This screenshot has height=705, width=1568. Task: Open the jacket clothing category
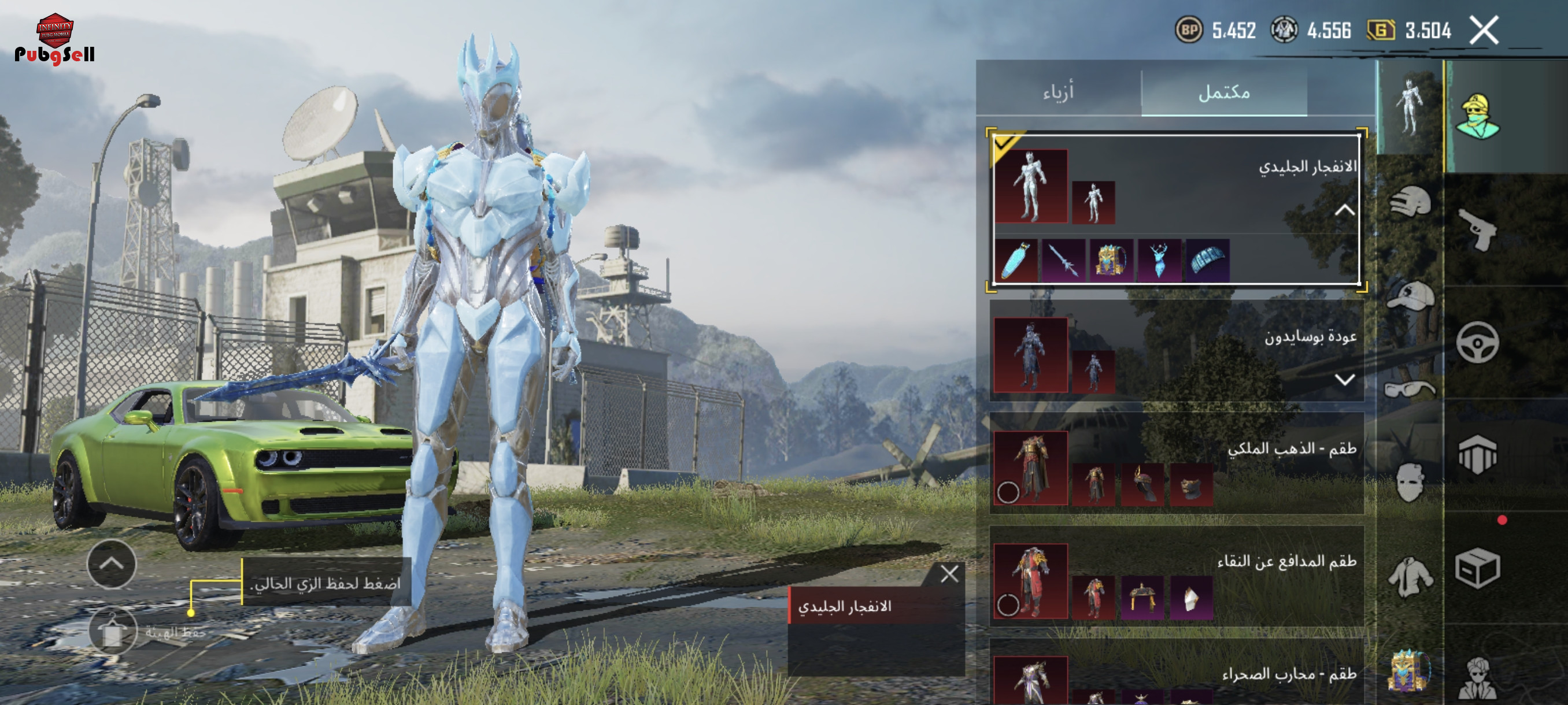coord(1410,575)
